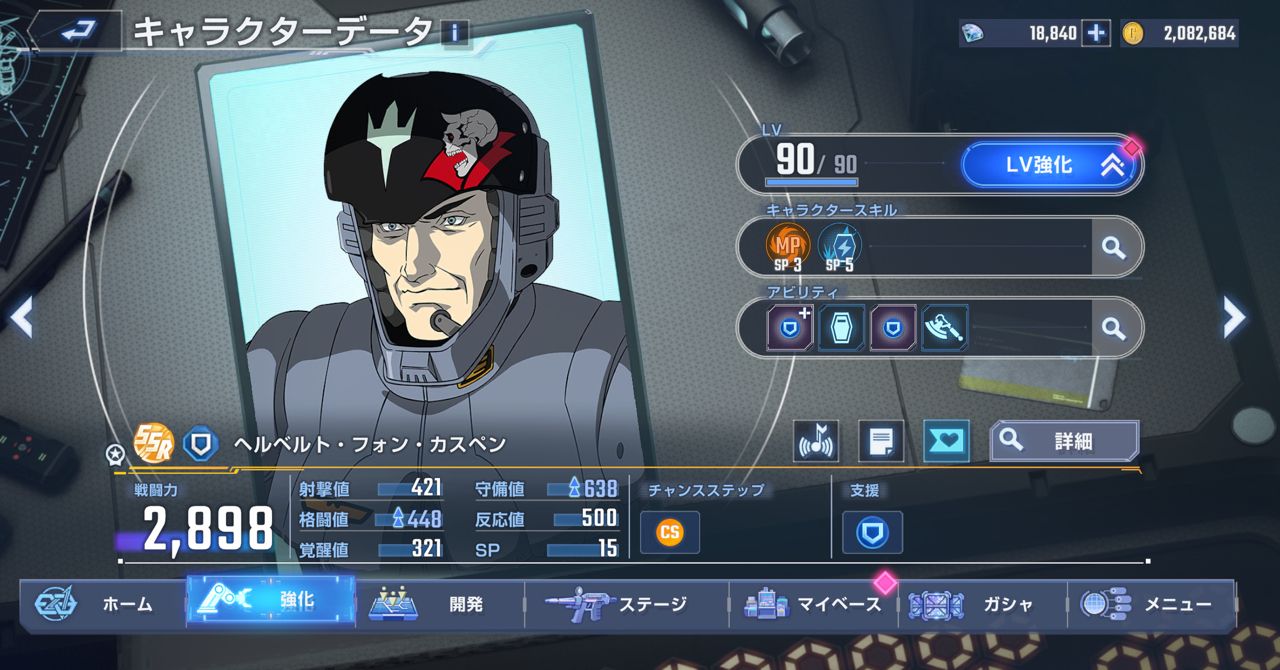Inspect character skills with the magnifier

click(x=1113, y=246)
